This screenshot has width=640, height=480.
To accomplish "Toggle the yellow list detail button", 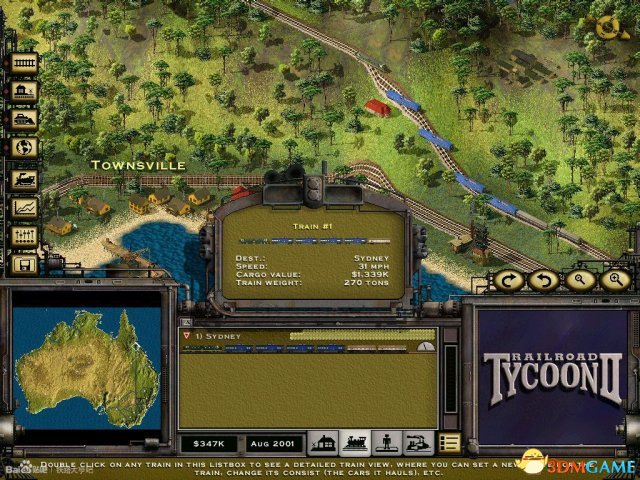I will pyautogui.click(x=449, y=443).
